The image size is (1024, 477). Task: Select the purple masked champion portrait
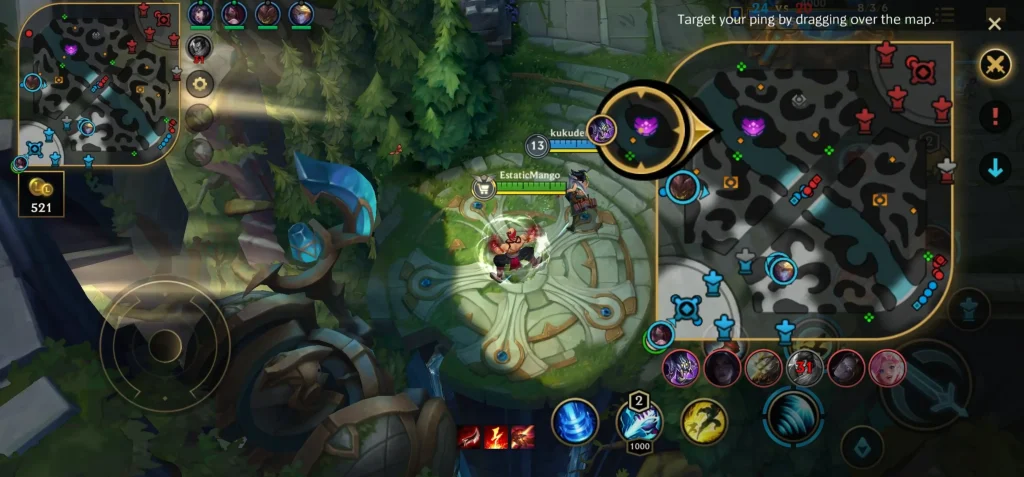pos(682,368)
